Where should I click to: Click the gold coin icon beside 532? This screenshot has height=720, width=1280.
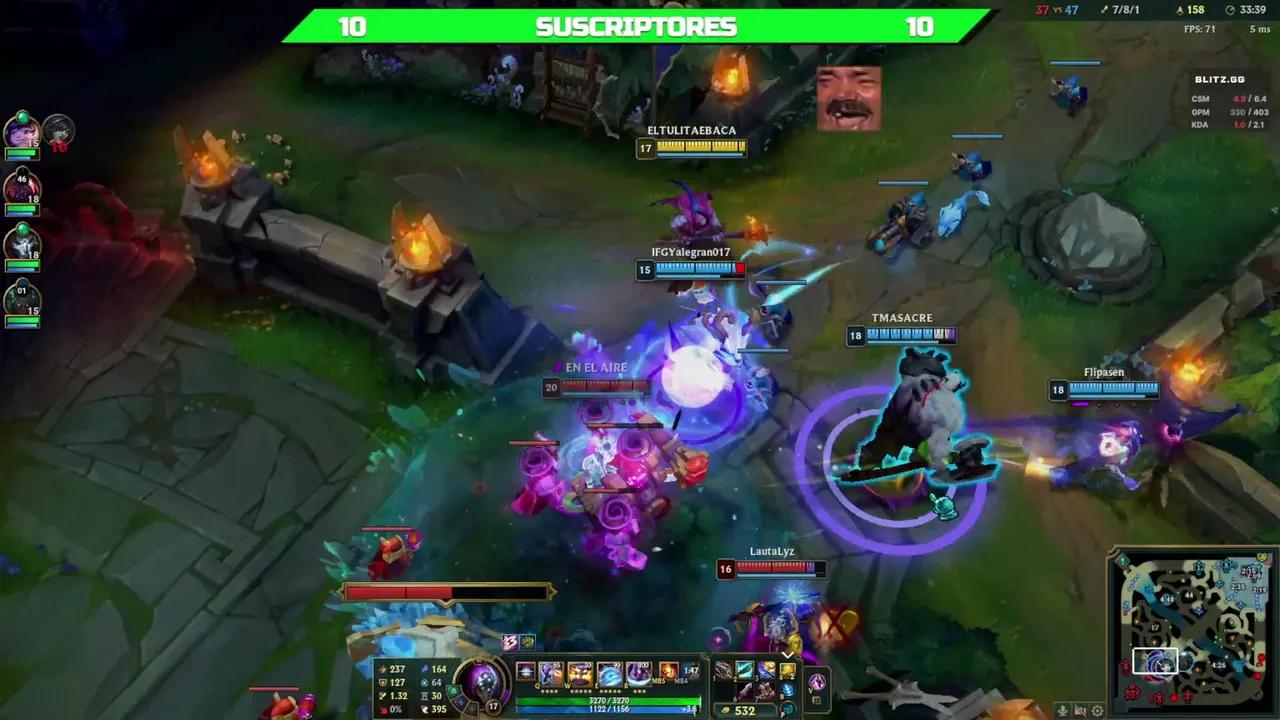pyautogui.click(x=725, y=710)
